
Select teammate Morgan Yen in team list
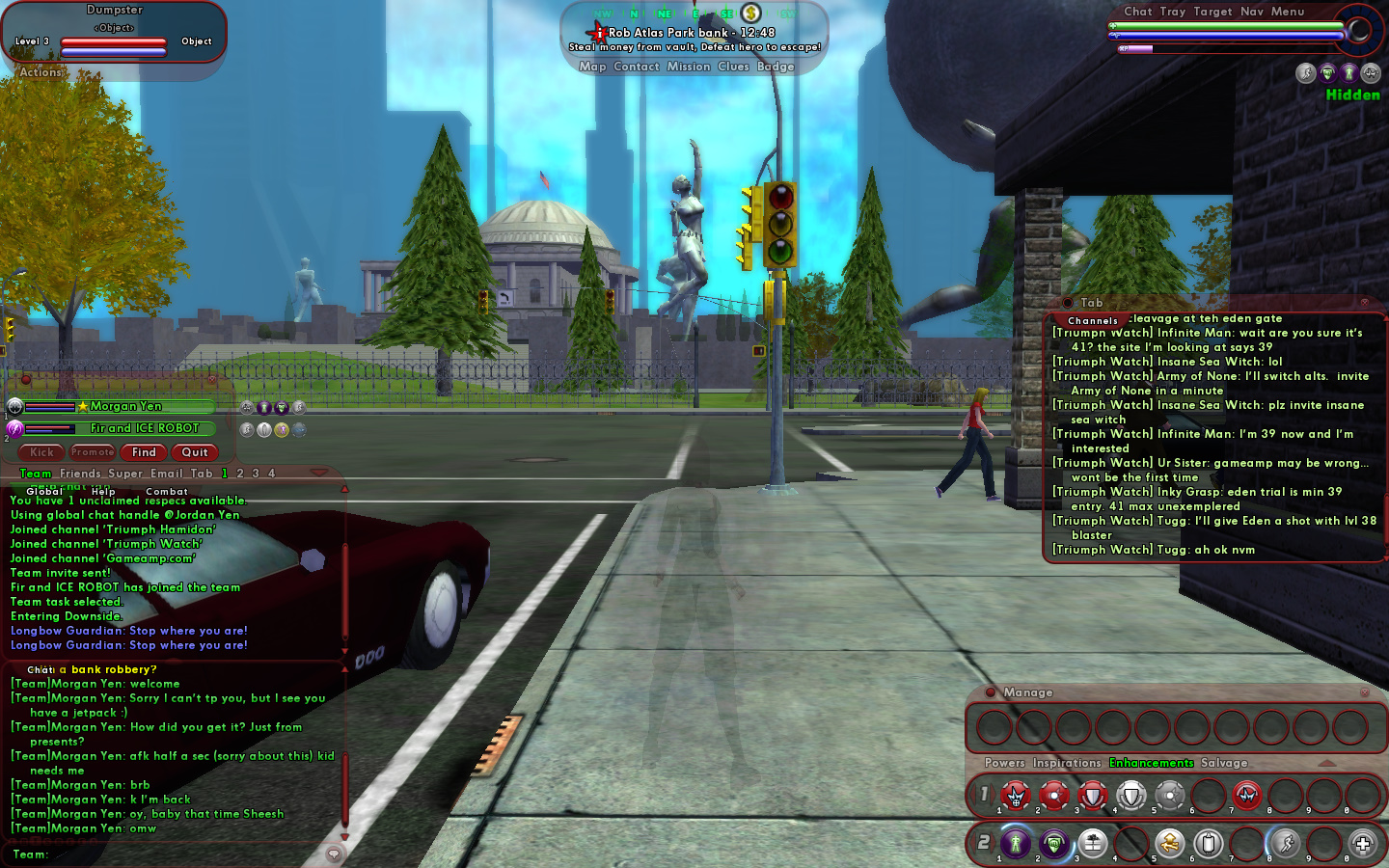[x=125, y=406]
